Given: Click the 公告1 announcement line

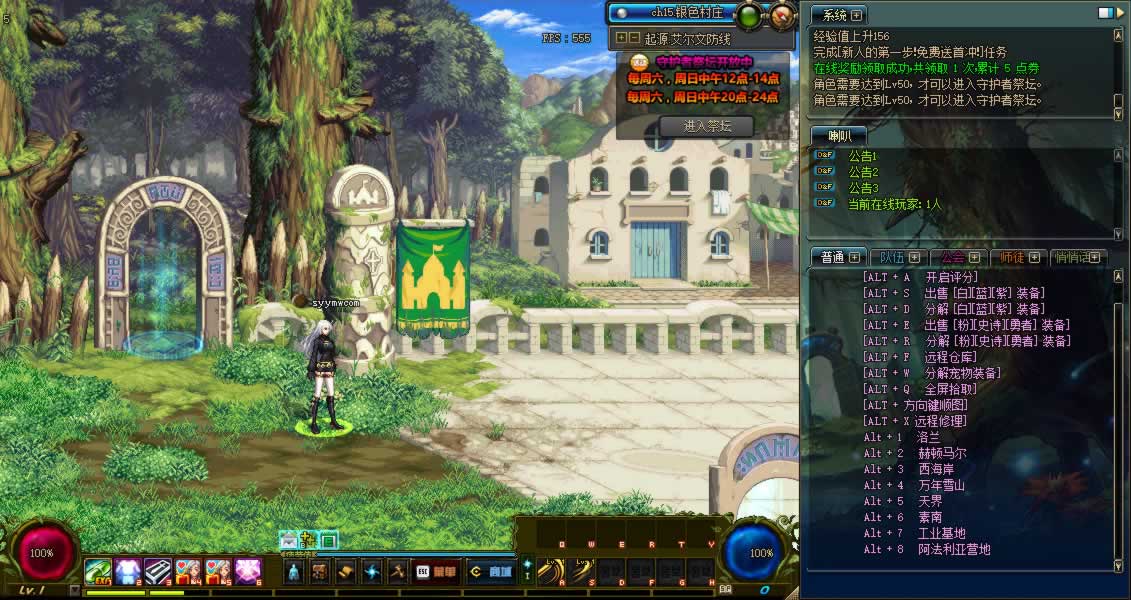Looking at the screenshot, I should click(x=862, y=156).
